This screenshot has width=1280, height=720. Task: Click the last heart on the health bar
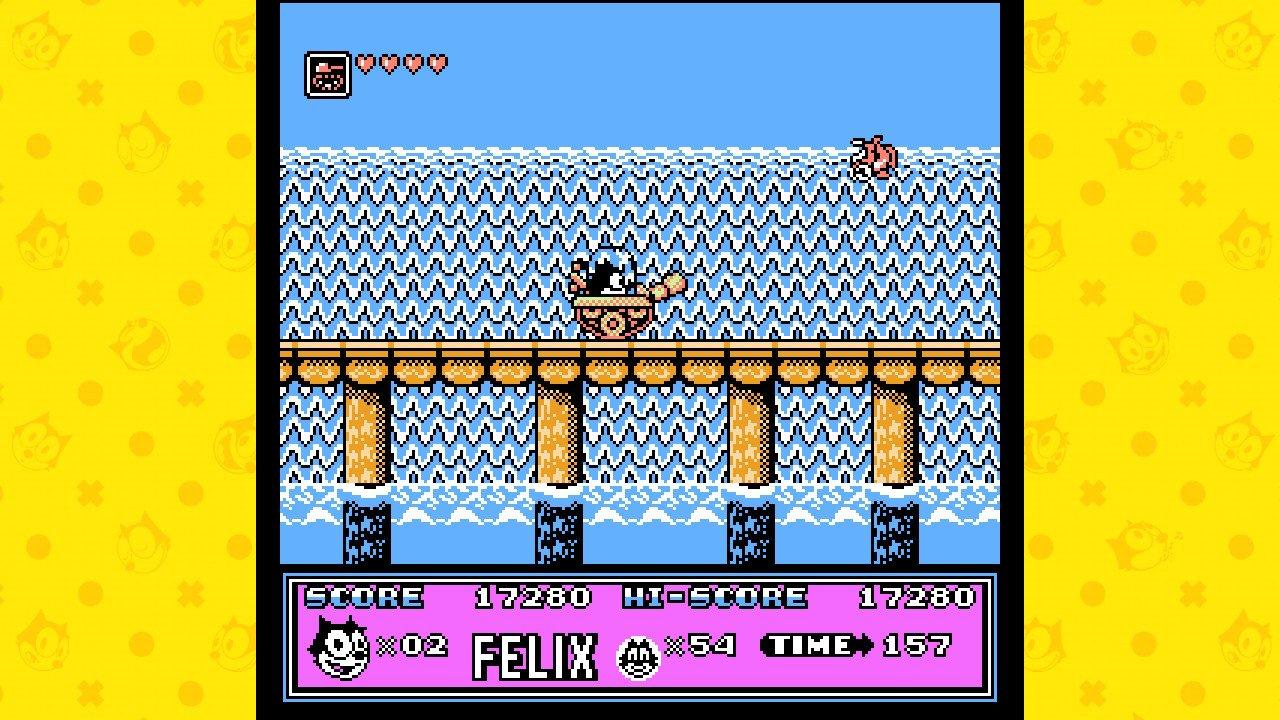[436, 62]
